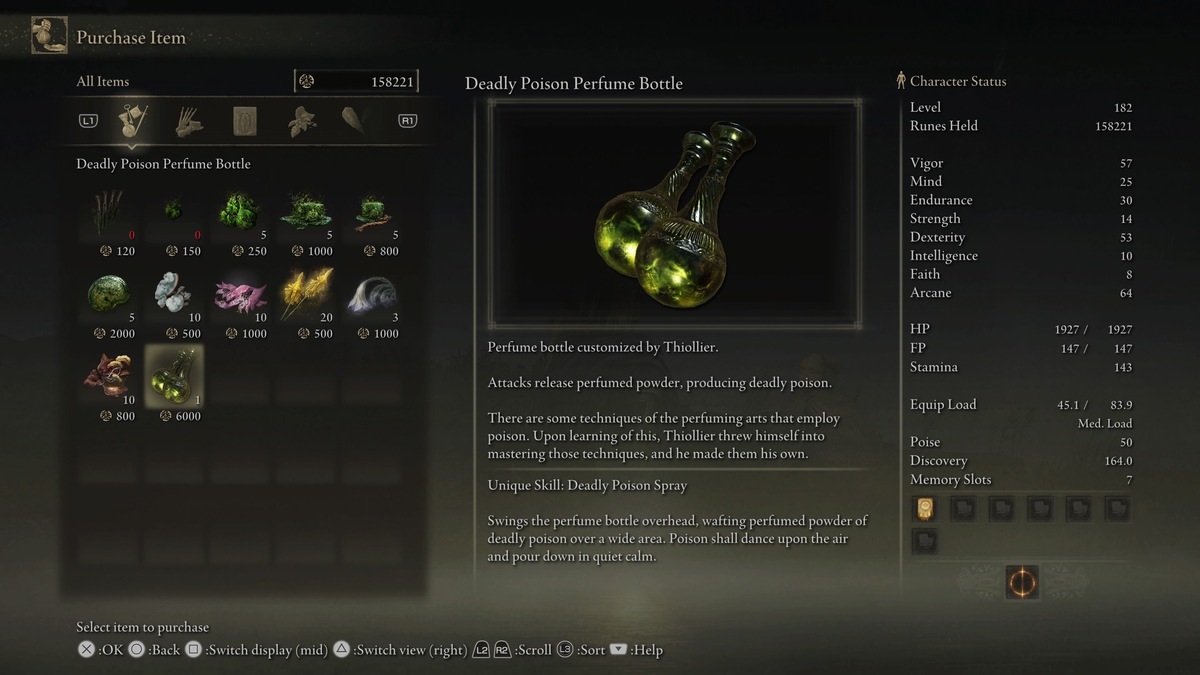Switch to the All Items category tab
This screenshot has height=675, width=1200.
[133, 121]
